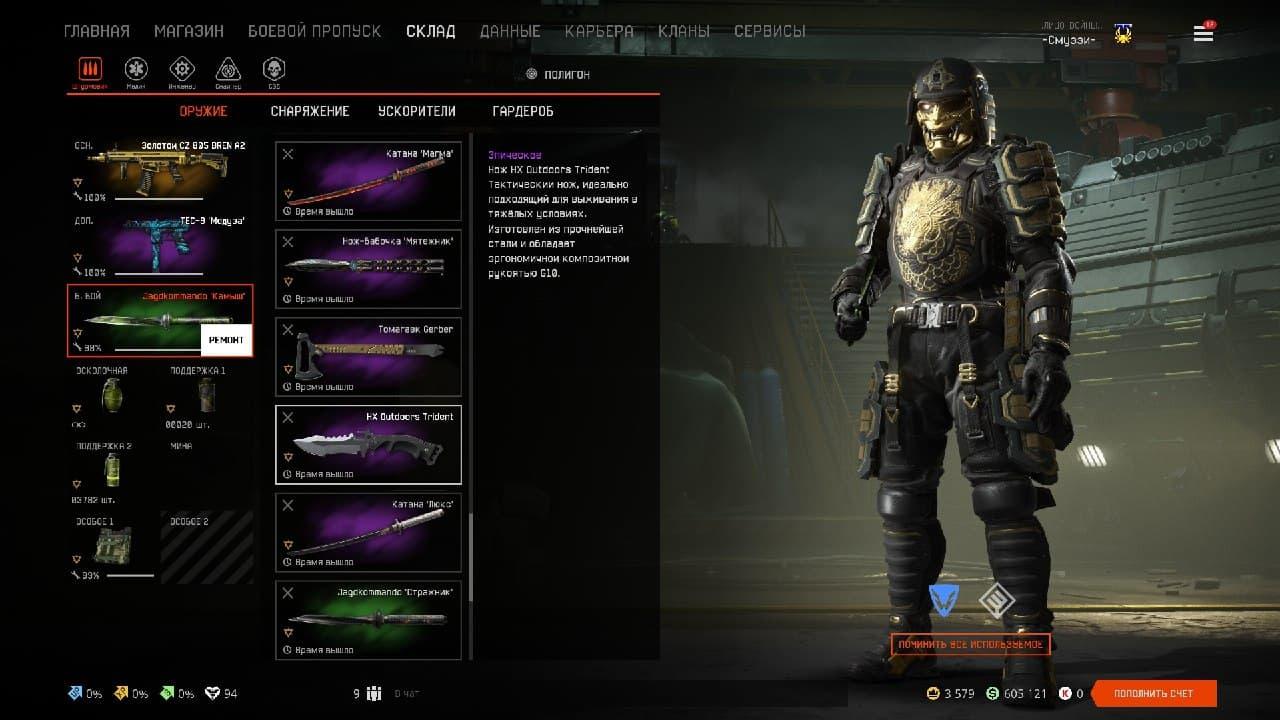
Task: Open the БОЕВОЙ ПРОПУСК section
Action: click(x=314, y=31)
